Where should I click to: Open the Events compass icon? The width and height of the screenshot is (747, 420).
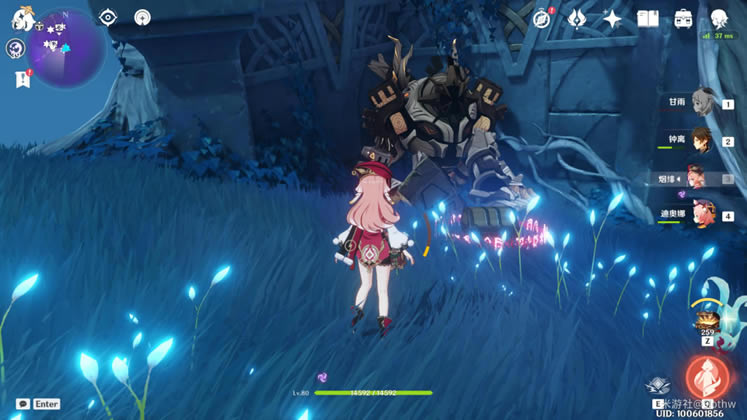pos(542,19)
